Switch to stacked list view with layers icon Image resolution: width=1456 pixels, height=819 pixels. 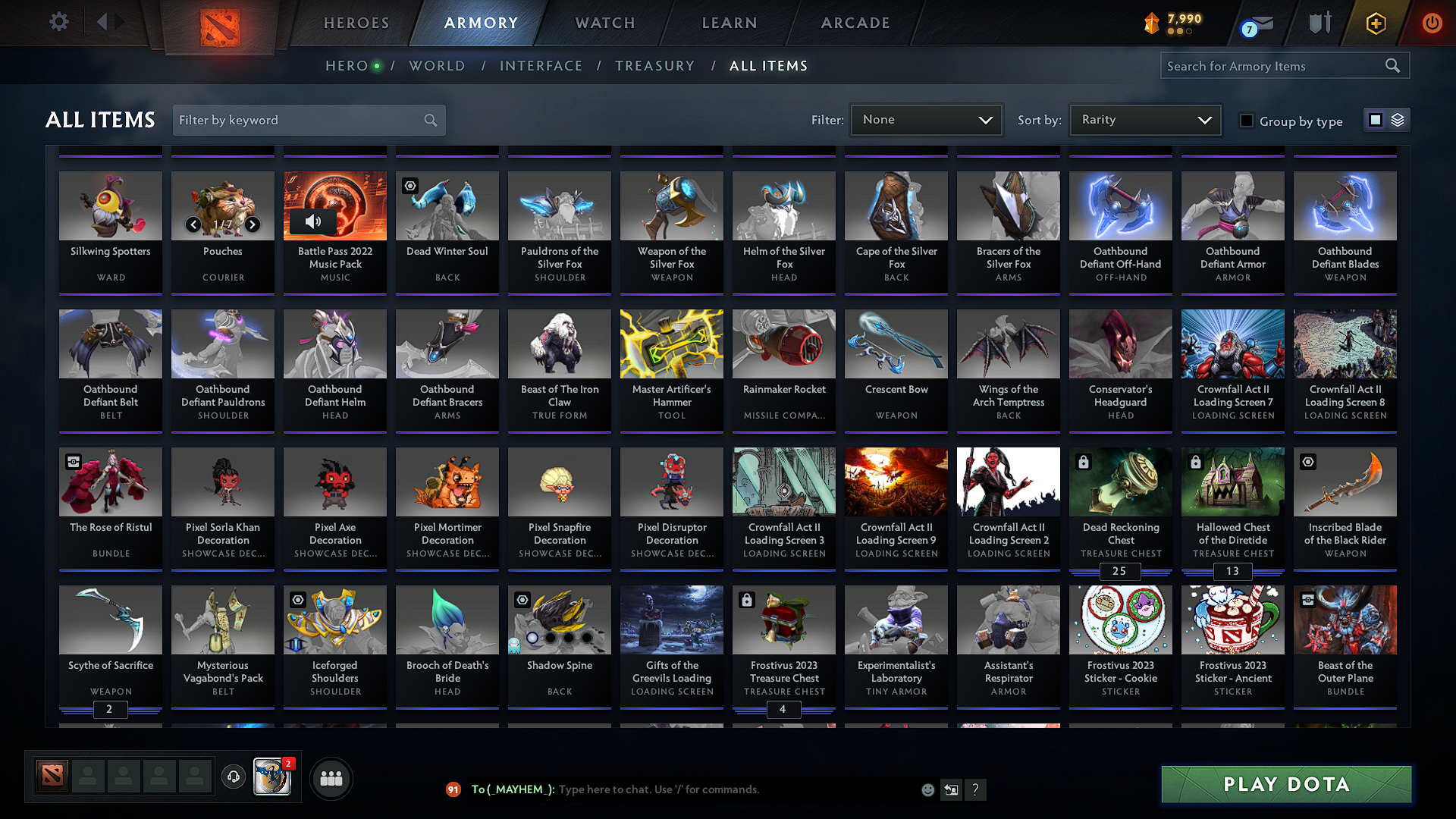coord(1396,119)
